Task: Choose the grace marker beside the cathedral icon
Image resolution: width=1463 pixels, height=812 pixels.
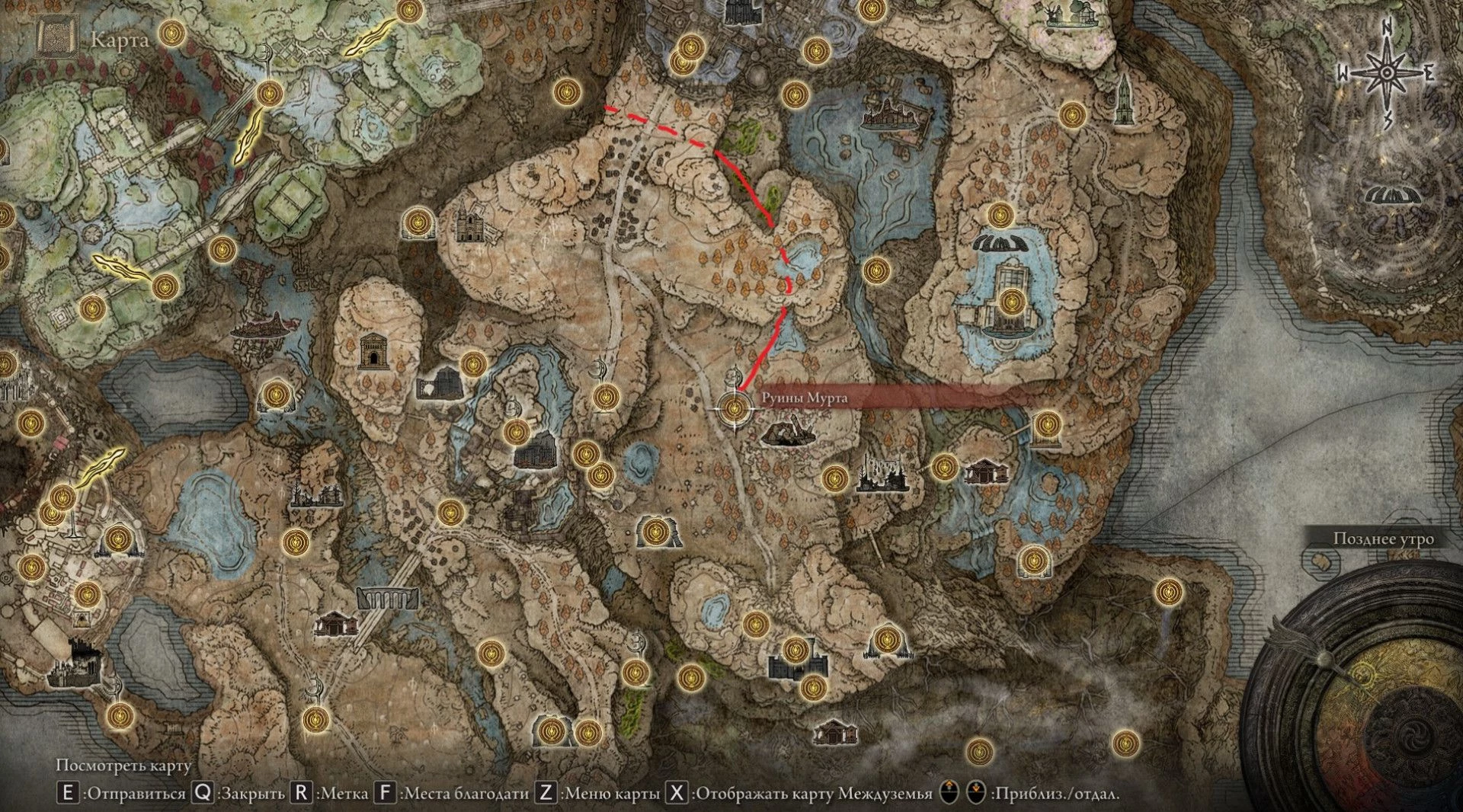Action: [415, 222]
